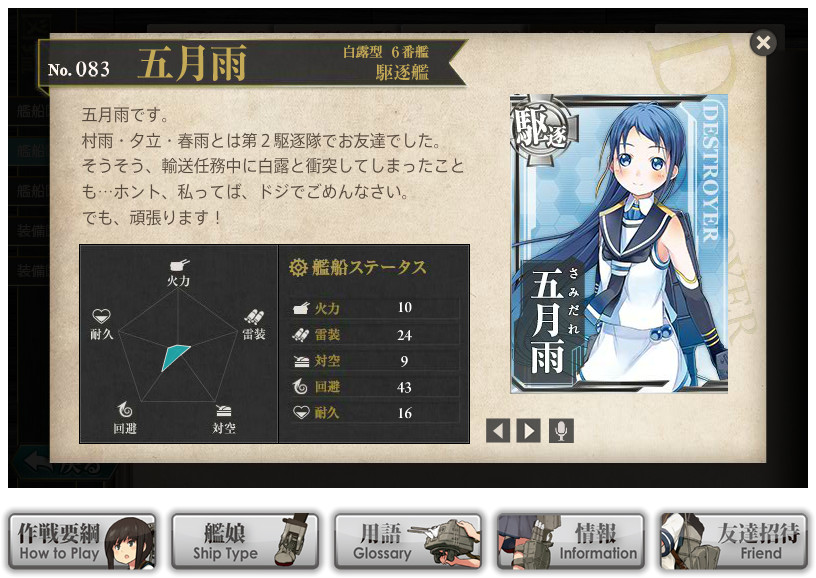Close the ship detail panel
816x578 pixels.
[763, 42]
